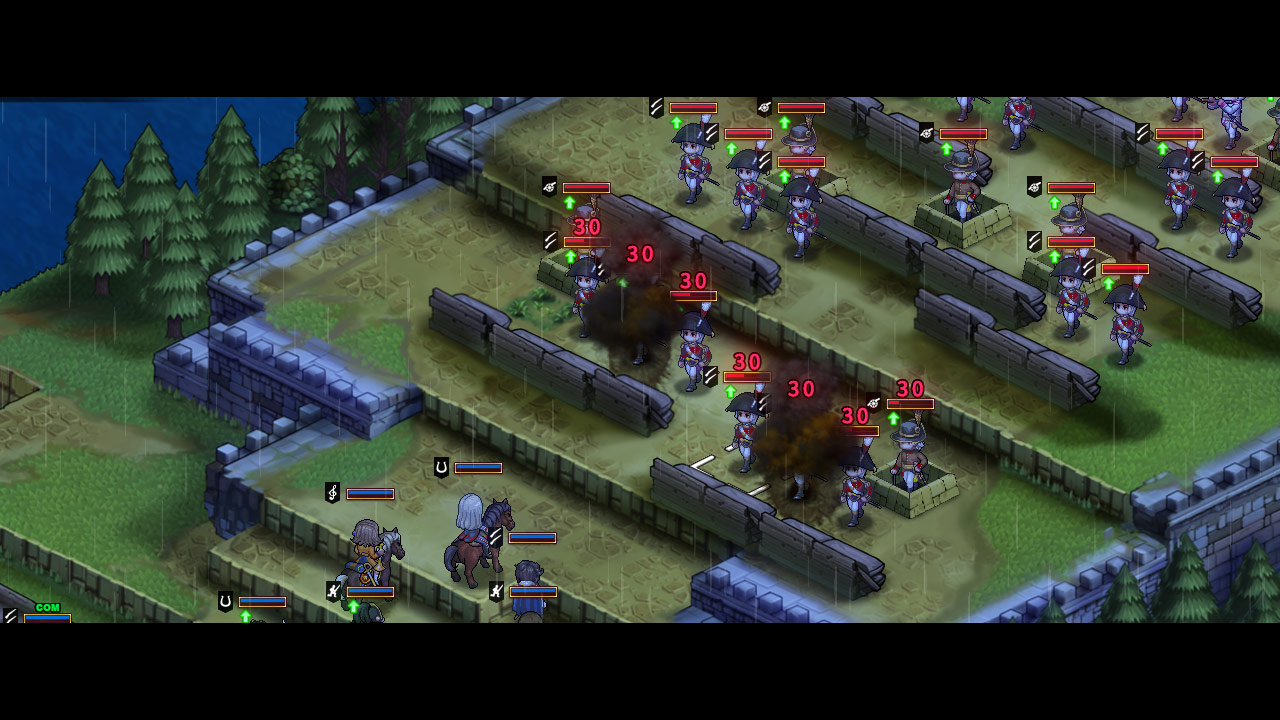Click the white-haired commander's blue health bar

point(531,537)
